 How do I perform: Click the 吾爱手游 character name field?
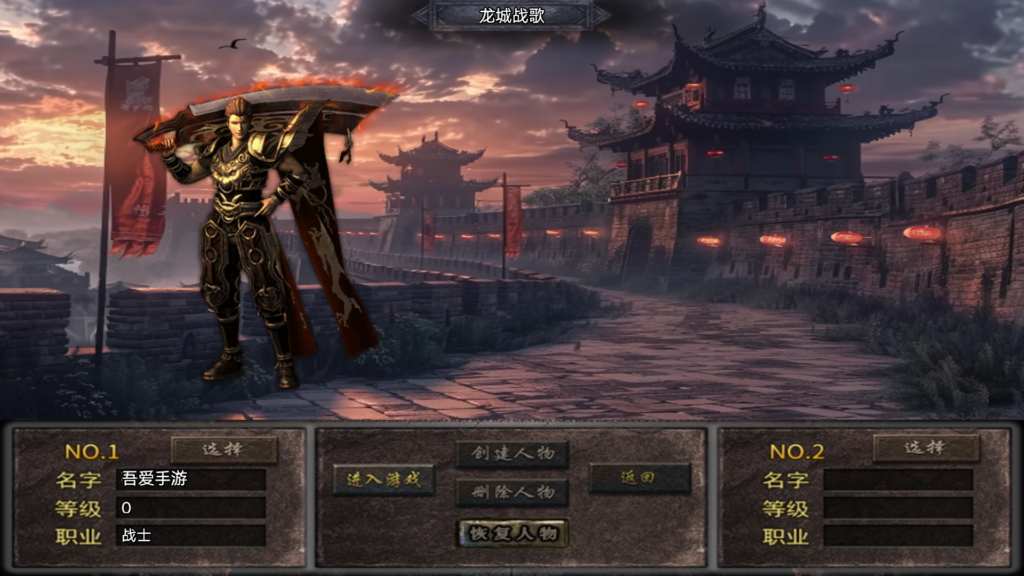[x=191, y=479]
